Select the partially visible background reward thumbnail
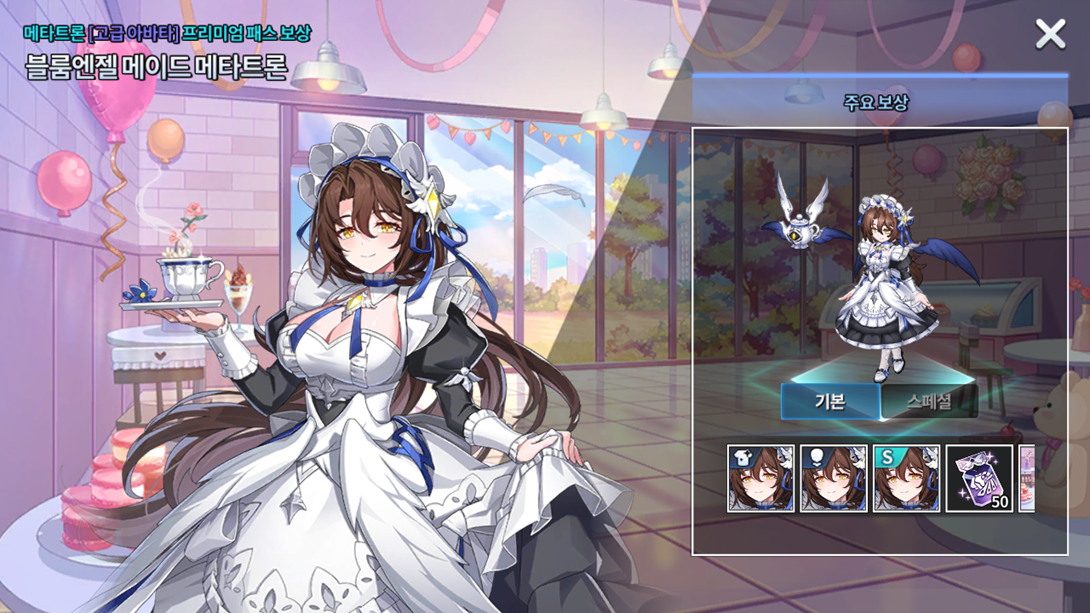This screenshot has height=613, width=1090. [1027, 479]
